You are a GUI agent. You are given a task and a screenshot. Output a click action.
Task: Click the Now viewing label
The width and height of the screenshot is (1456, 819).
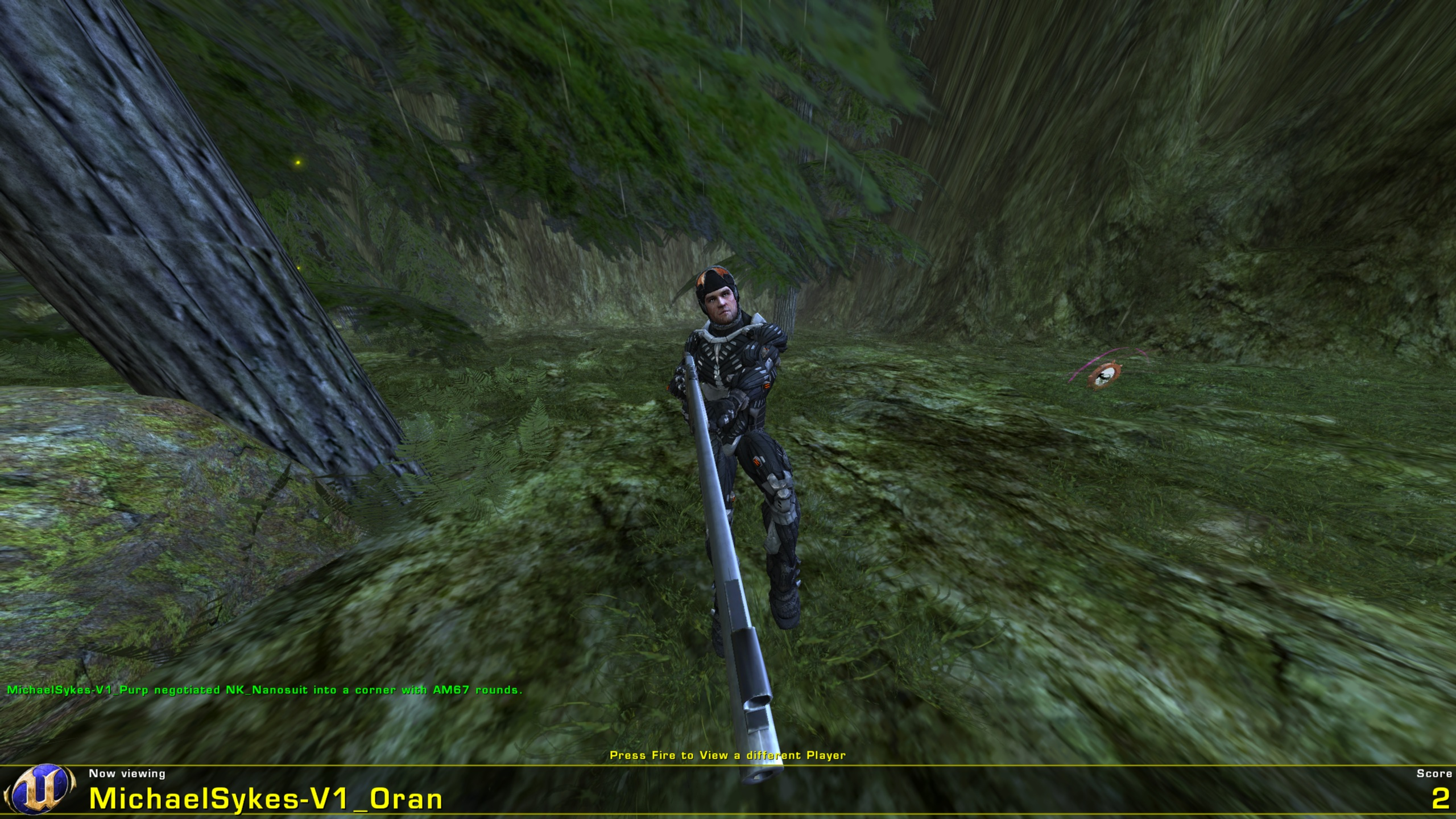(126, 774)
